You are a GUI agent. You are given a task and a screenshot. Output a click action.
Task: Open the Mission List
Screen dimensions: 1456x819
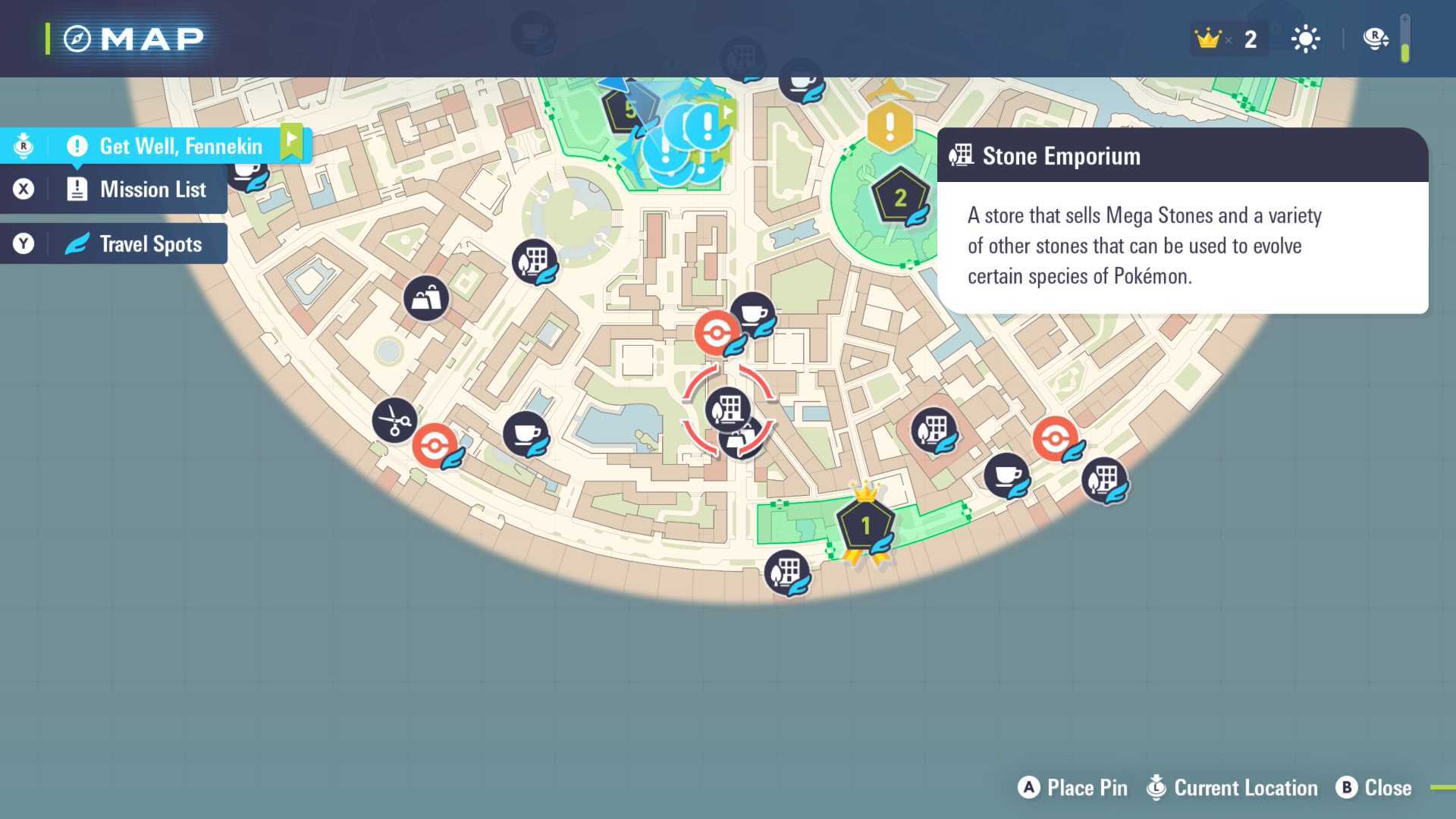pos(152,190)
